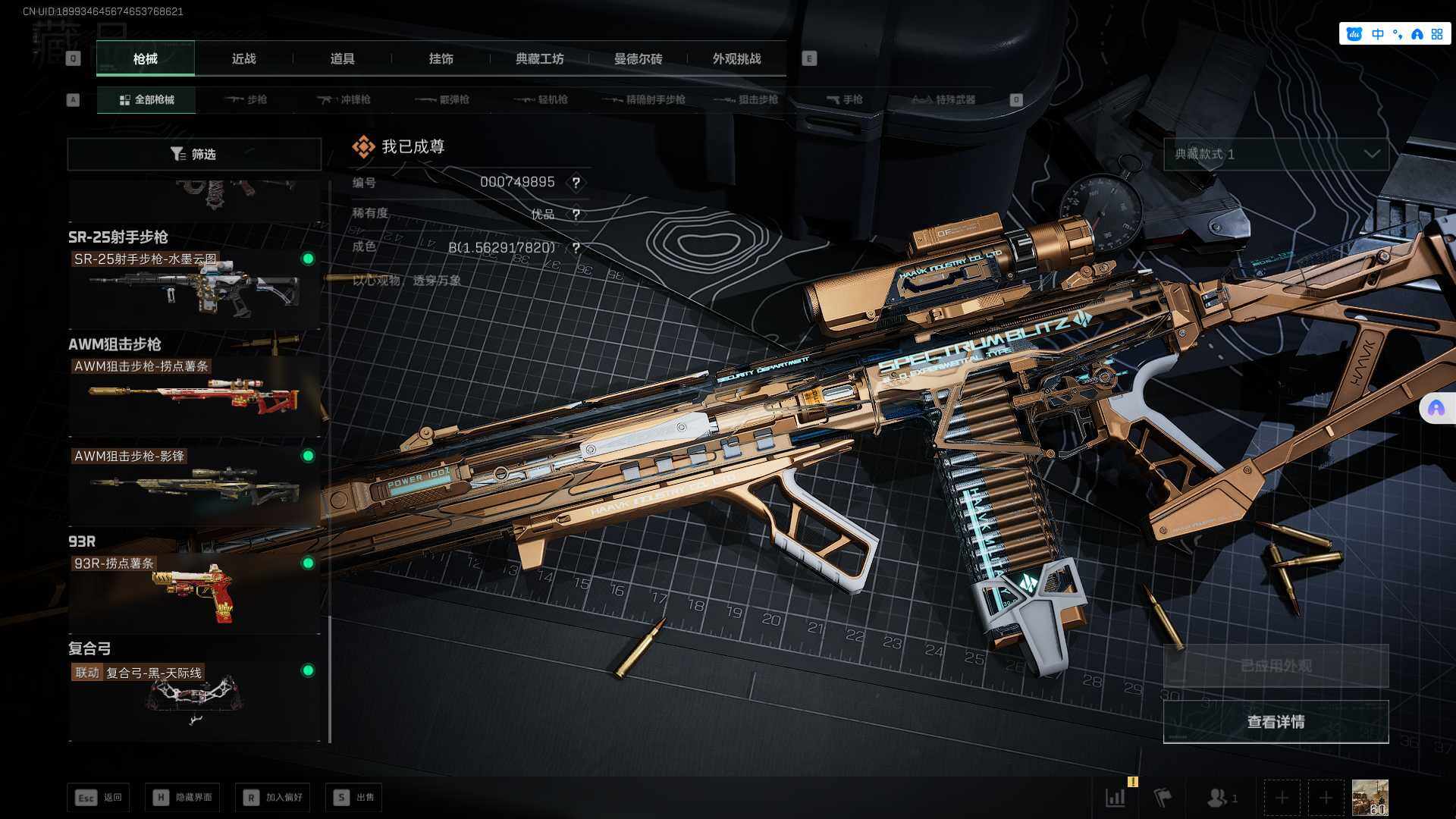Click the 查看详情 view details button

pyautogui.click(x=1276, y=722)
